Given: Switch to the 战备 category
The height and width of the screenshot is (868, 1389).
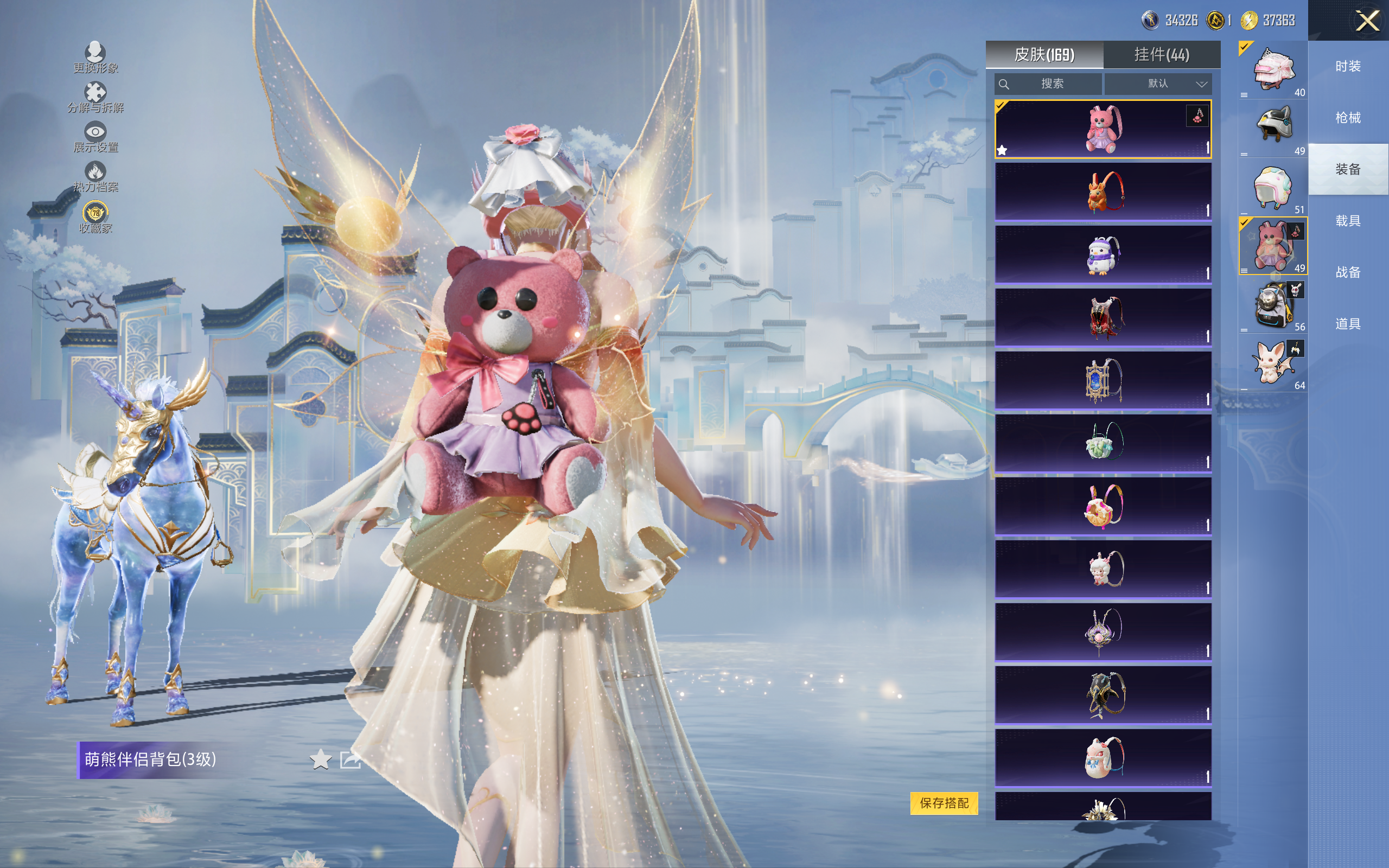Looking at the screenshot, I should 1348,272.
